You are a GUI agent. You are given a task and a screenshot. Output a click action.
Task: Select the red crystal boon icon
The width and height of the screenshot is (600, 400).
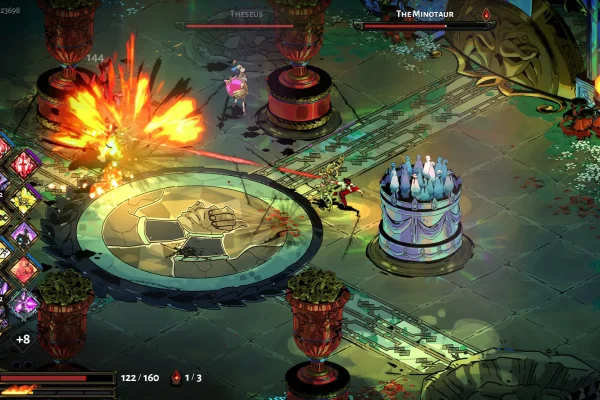pyautogui.click(x=24, y=163)
